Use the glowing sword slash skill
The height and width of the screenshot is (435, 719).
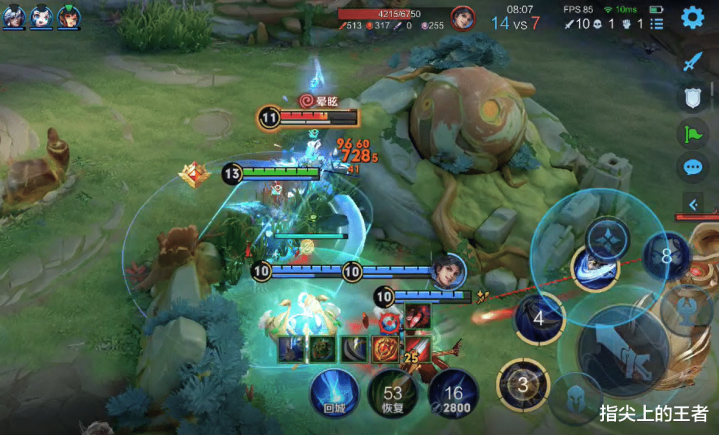(594, 268)
